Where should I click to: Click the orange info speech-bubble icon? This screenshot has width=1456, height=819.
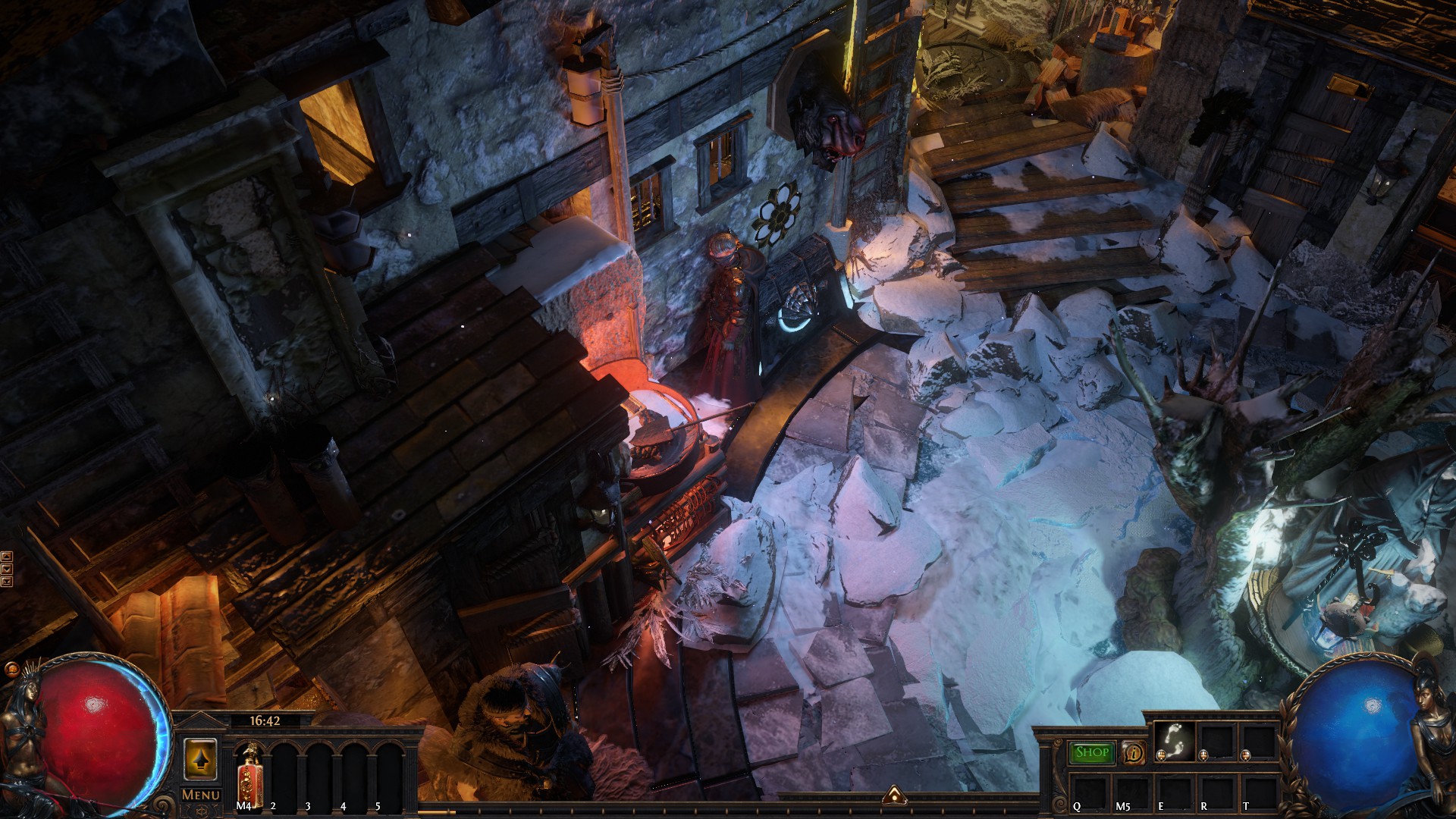(x=1134, y=753)
